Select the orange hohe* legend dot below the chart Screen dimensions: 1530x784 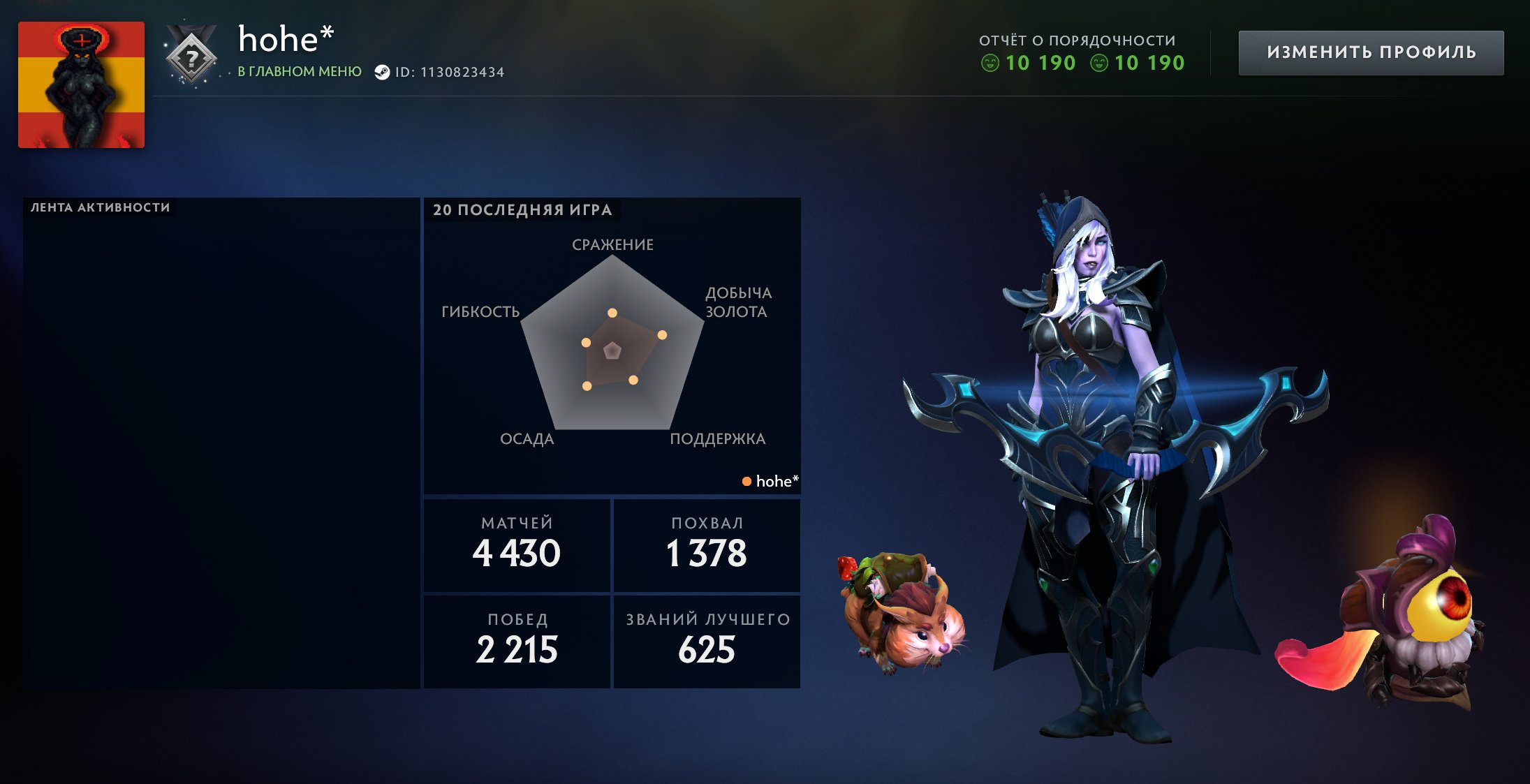[x=746, y=481]
